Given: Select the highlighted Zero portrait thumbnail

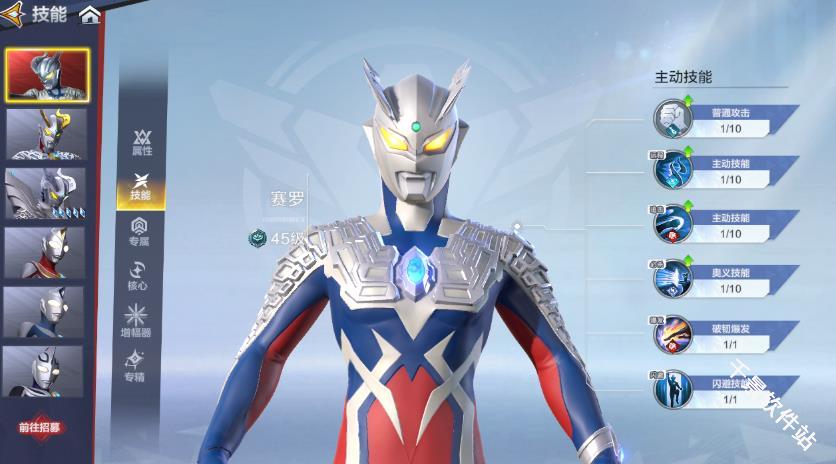Looking at the screenshot, I should coord(46,74).
